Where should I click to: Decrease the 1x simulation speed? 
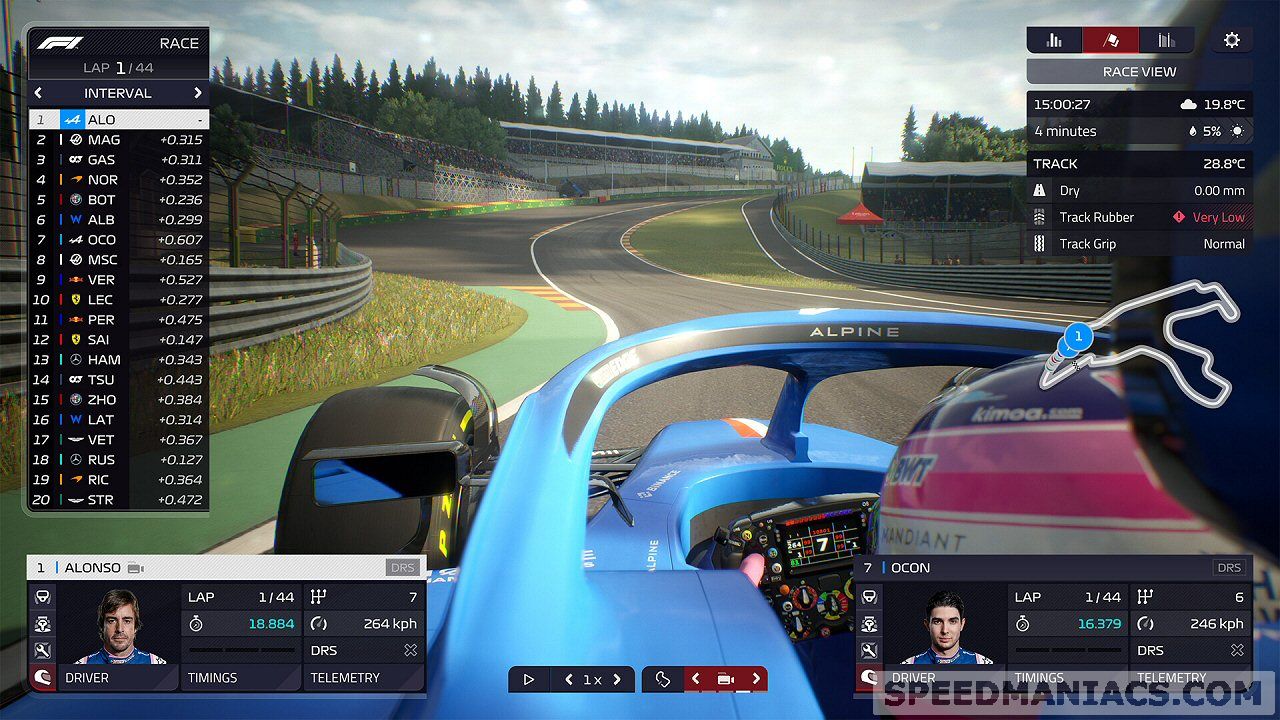click(x=569, y=680)
